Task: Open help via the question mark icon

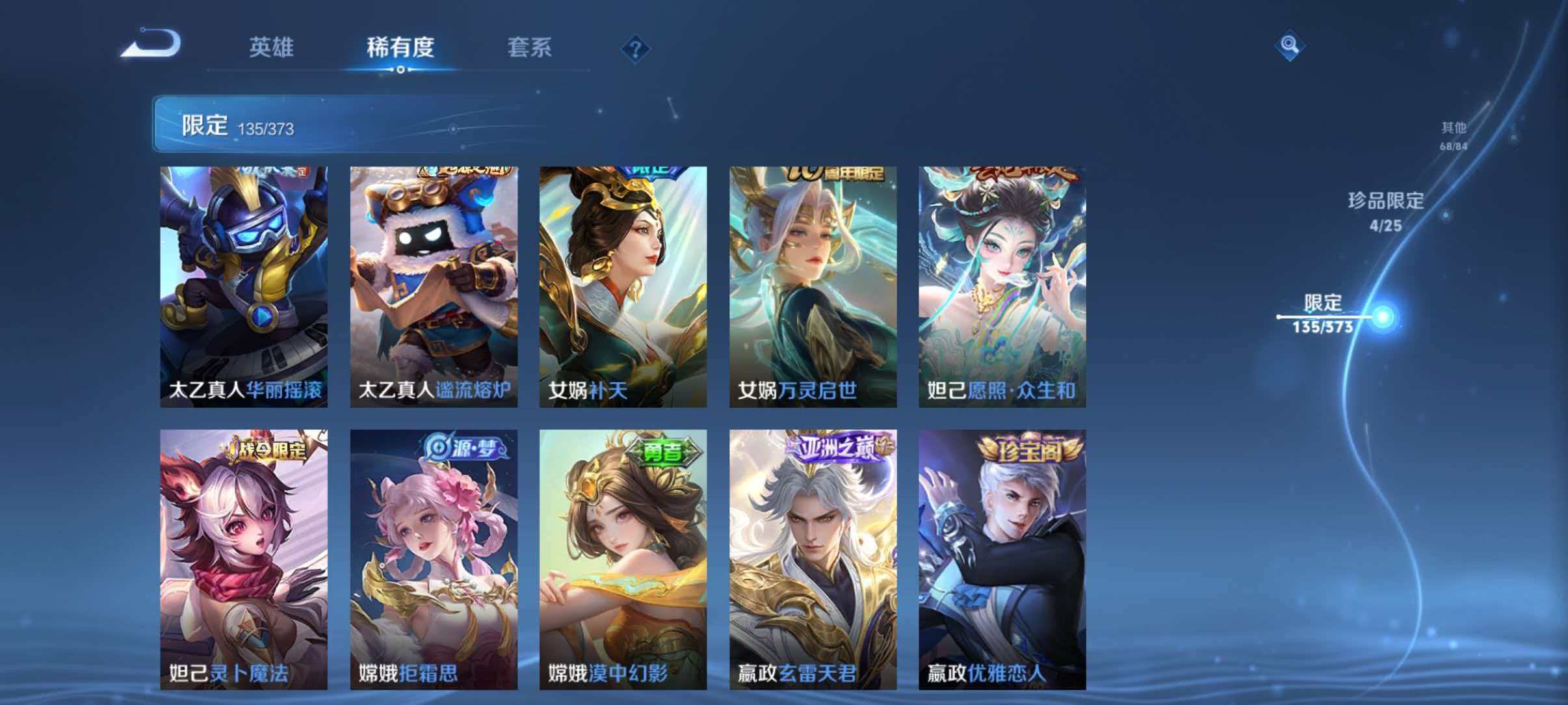Action: [x=636, y=49]
